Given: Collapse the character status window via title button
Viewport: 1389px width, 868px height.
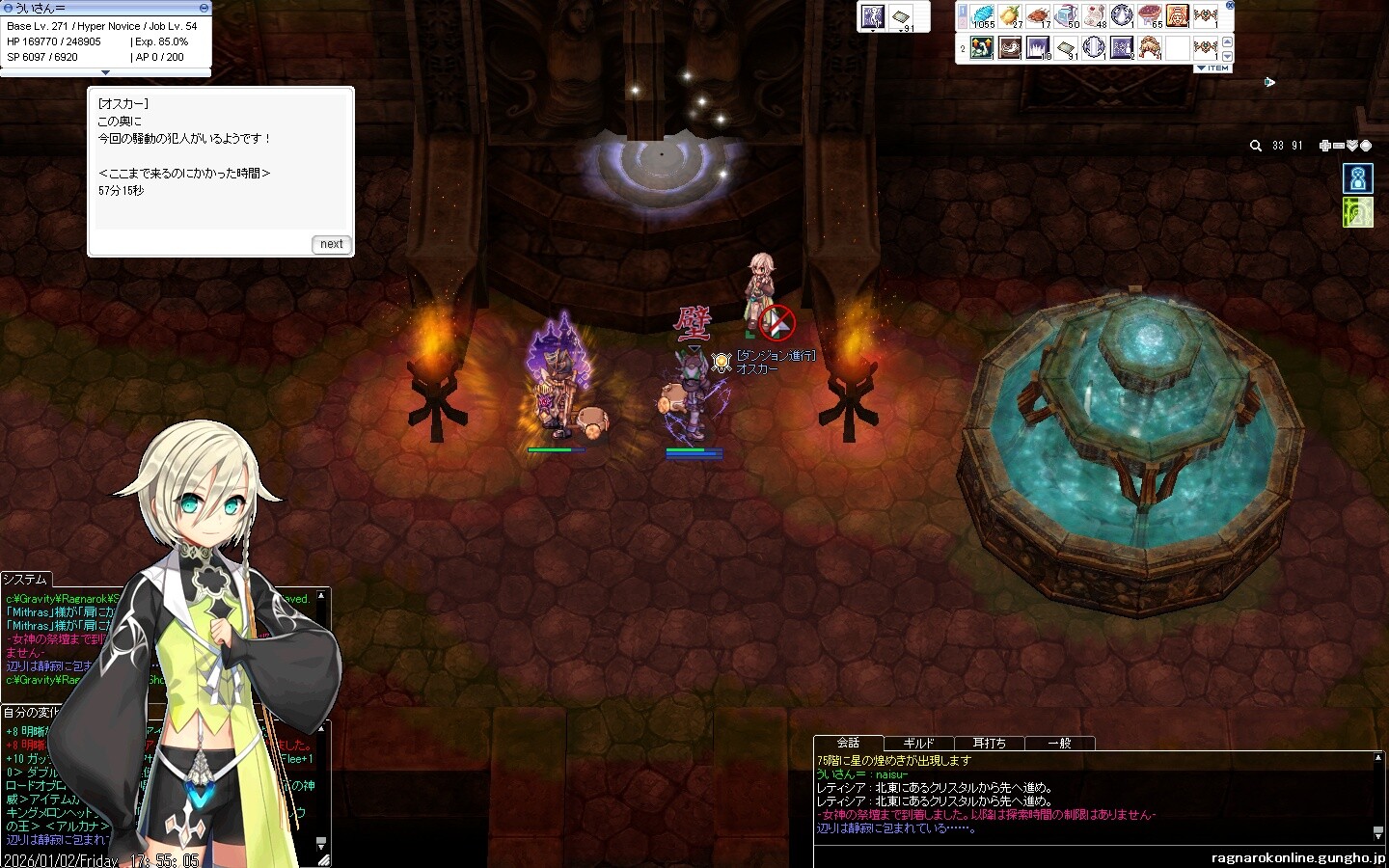Looking at the screenshot, I should 204,8.
